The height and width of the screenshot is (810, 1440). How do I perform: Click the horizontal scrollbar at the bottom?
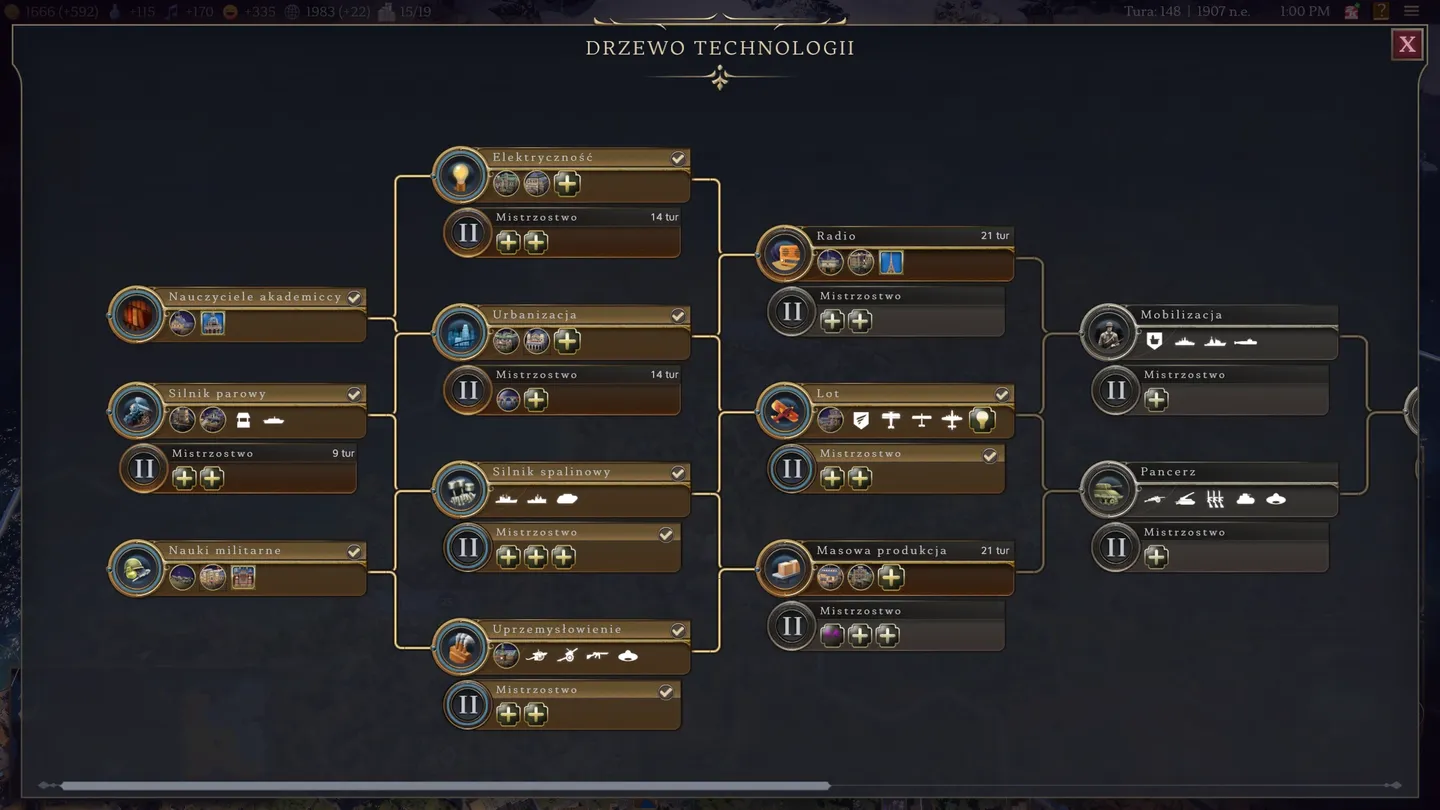[440, 785]
